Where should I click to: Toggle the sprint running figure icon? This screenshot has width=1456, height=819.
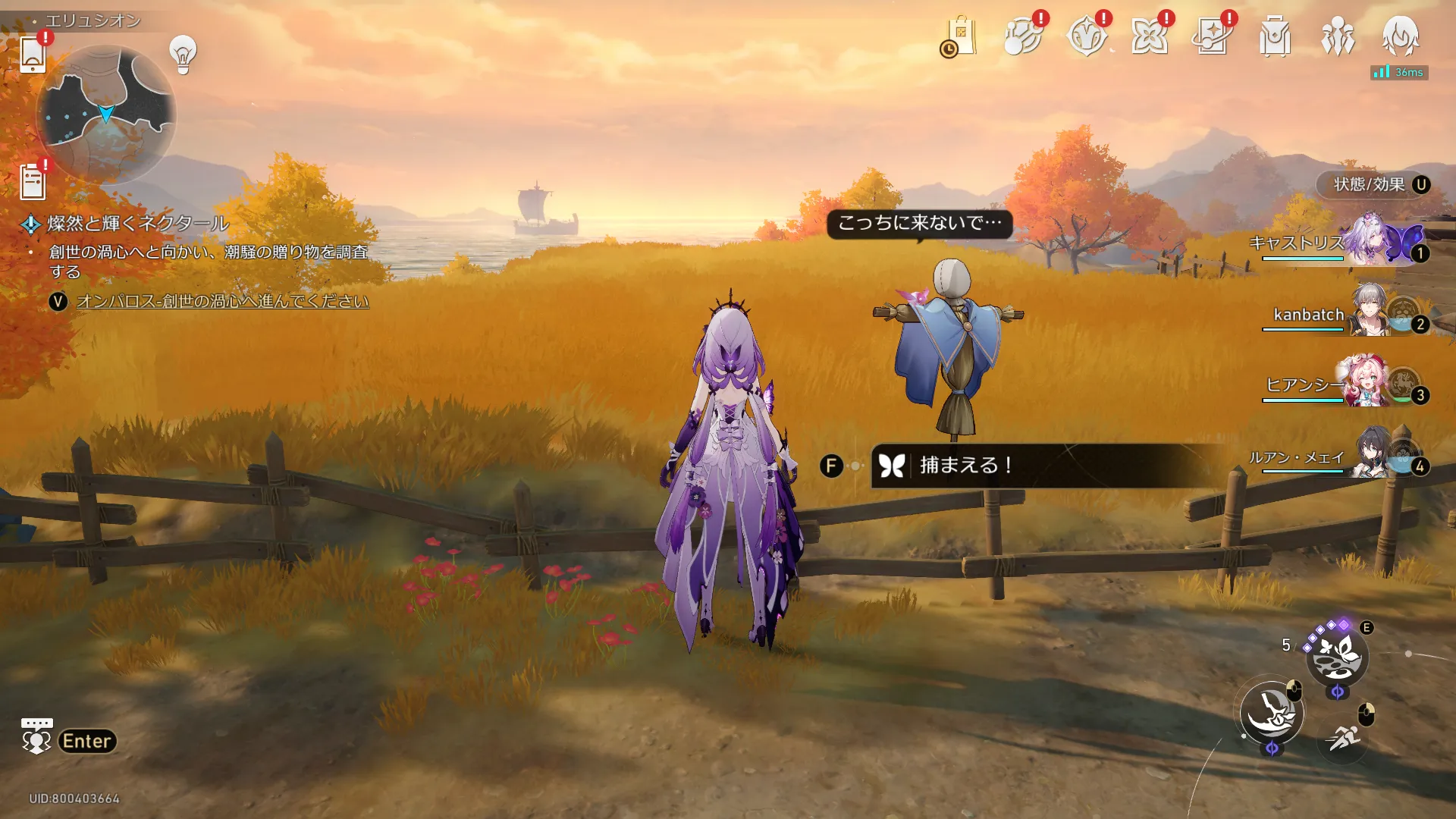1343,737
